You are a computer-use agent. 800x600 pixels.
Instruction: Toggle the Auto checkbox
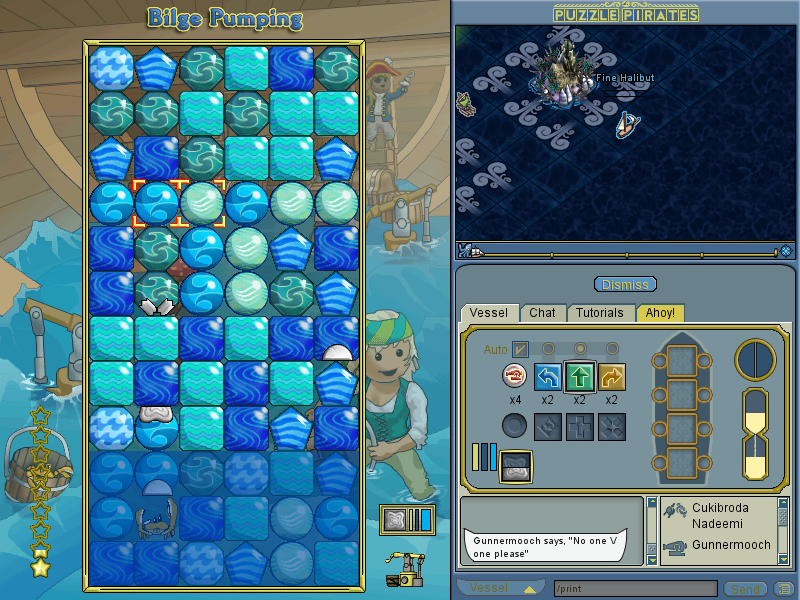[x=520, y=349]
